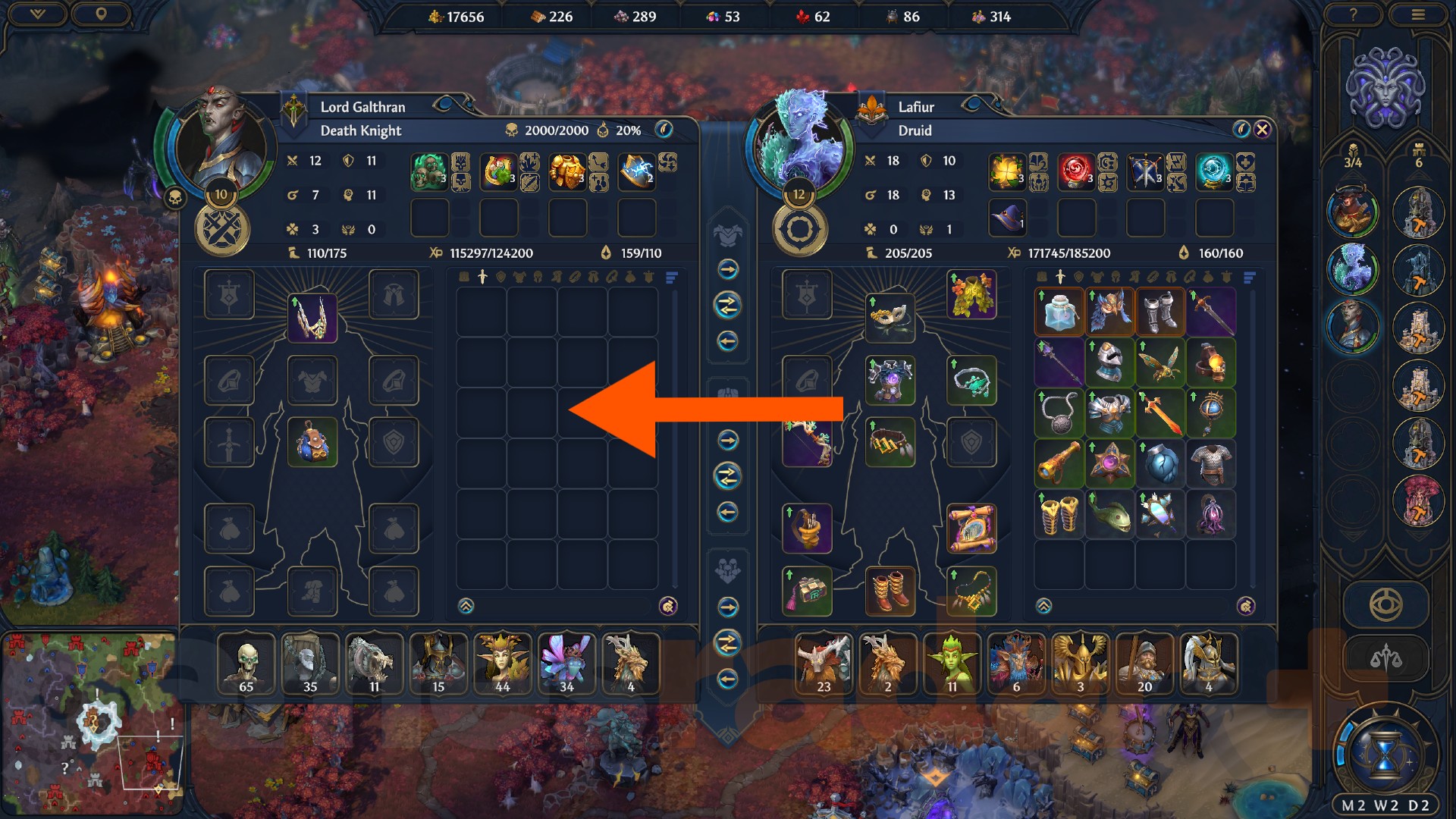Expand Galthran's backpack with the double-chevron arrow
Viewport: 1456px width, 819px height.
tap(464, 605)
